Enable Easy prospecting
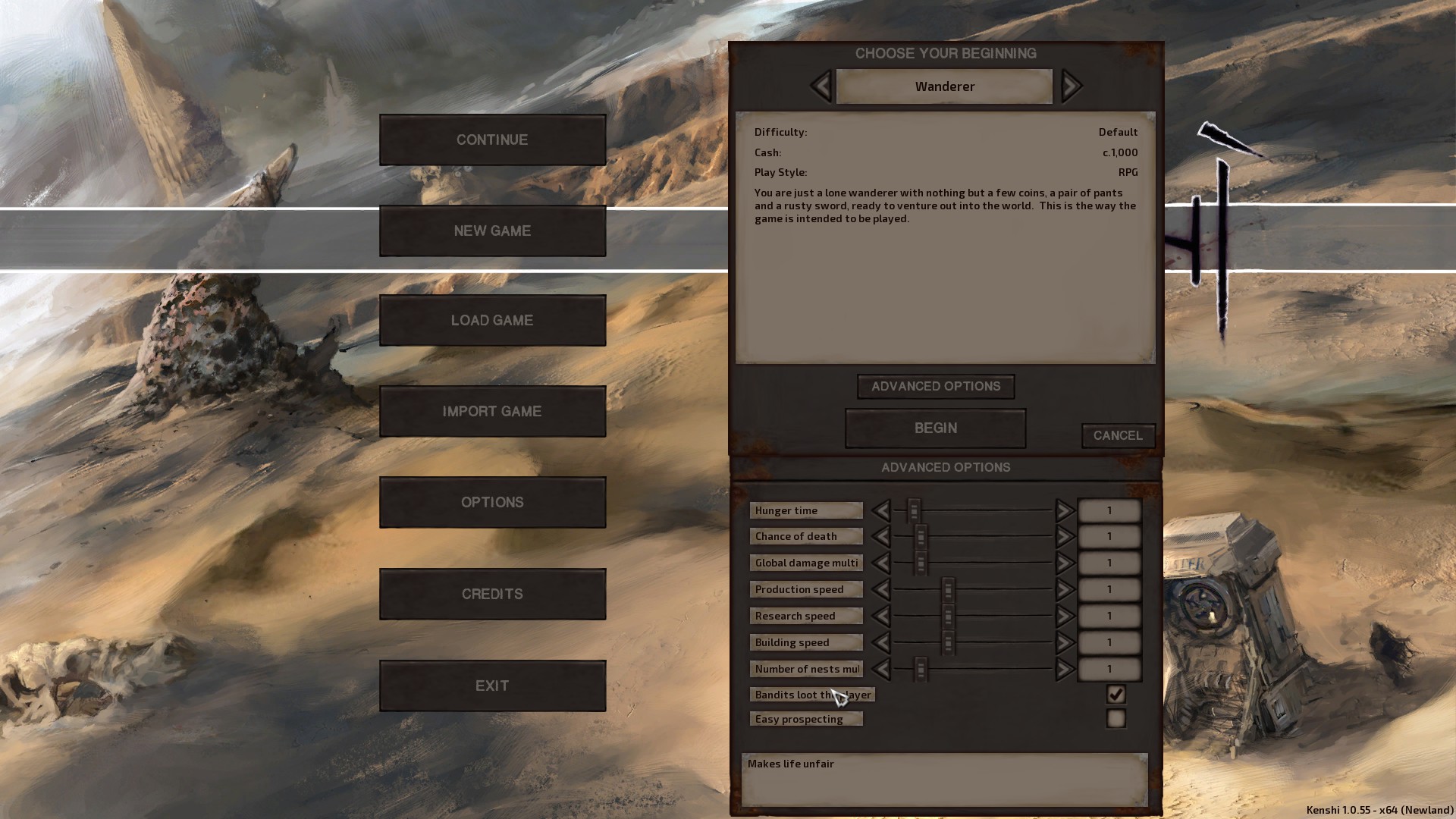1456x819 pixels. 1115,718
